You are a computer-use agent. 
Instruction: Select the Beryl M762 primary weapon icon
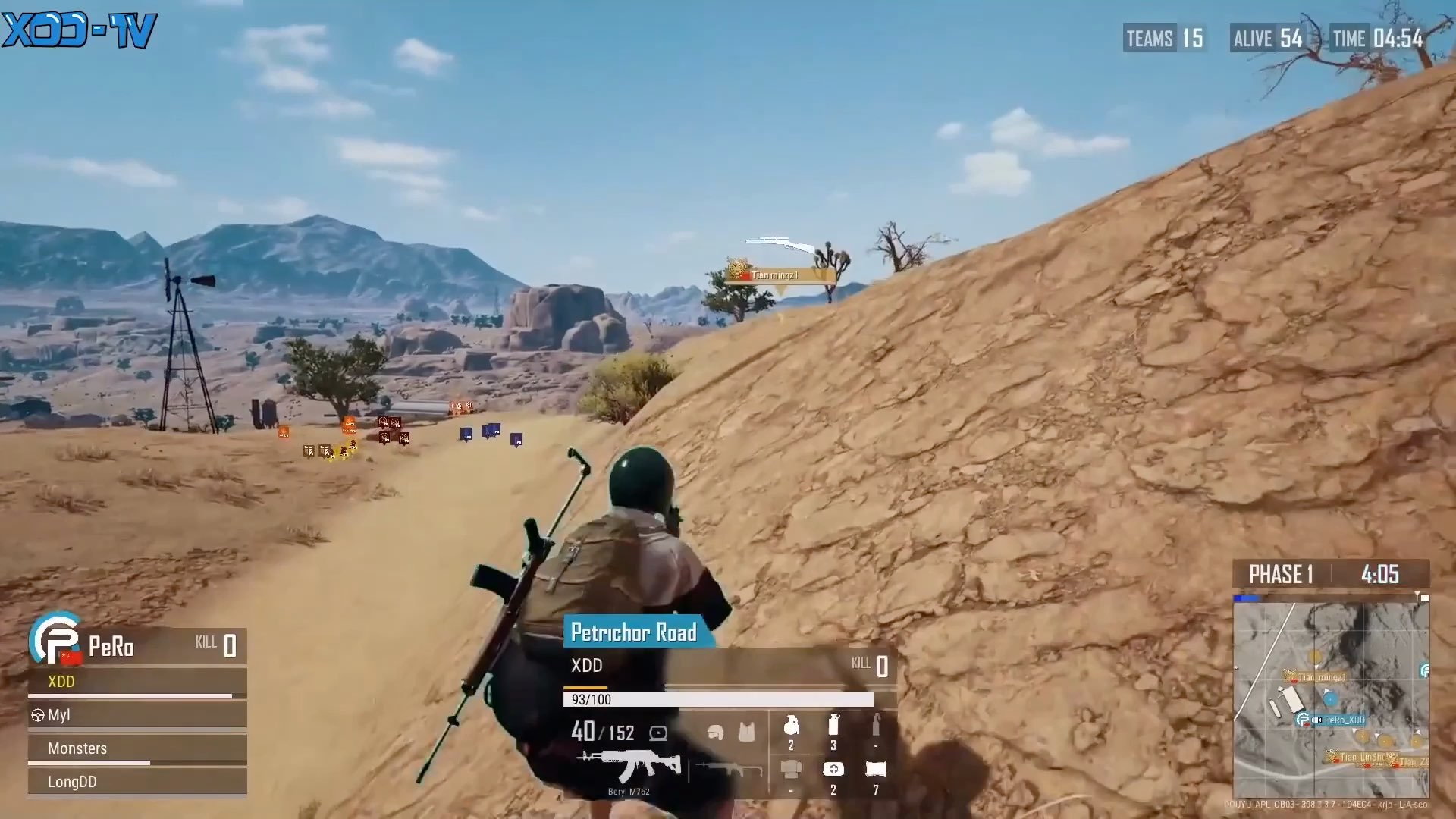629,765
